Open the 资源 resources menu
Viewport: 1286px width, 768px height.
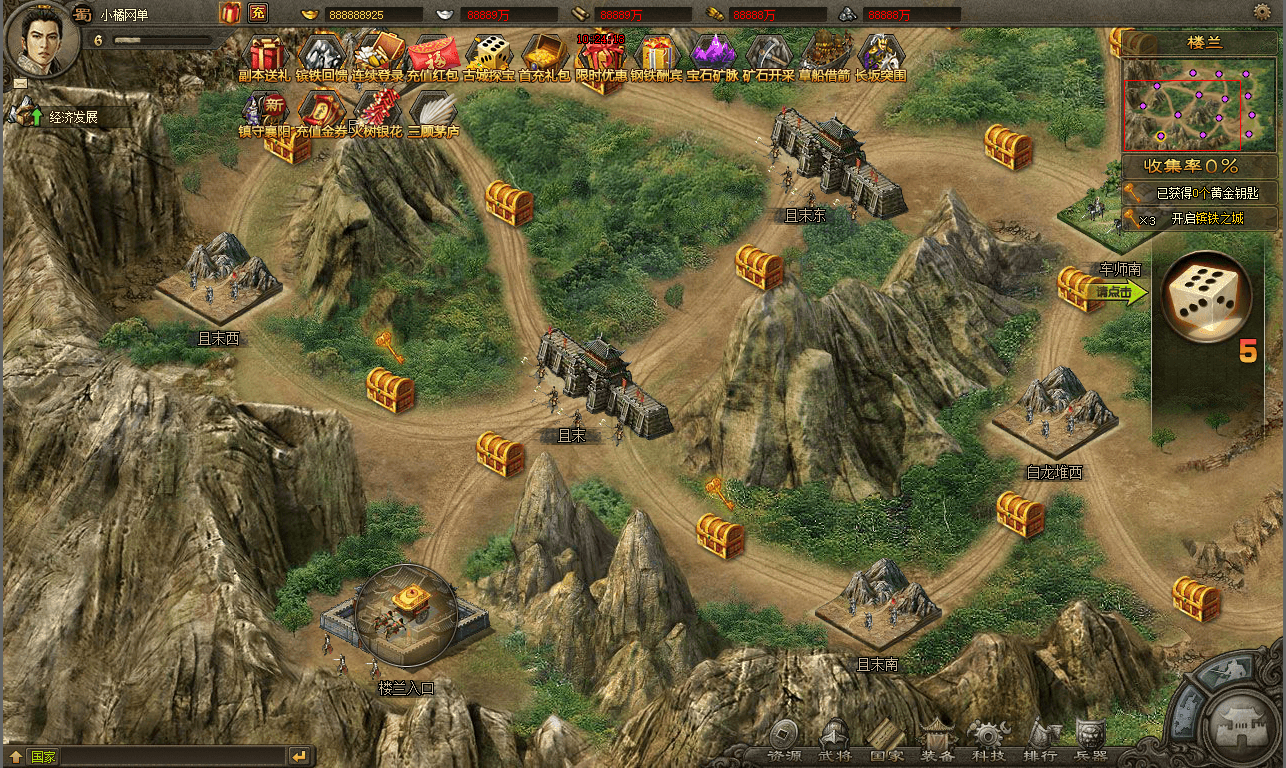tap(783, 739)
